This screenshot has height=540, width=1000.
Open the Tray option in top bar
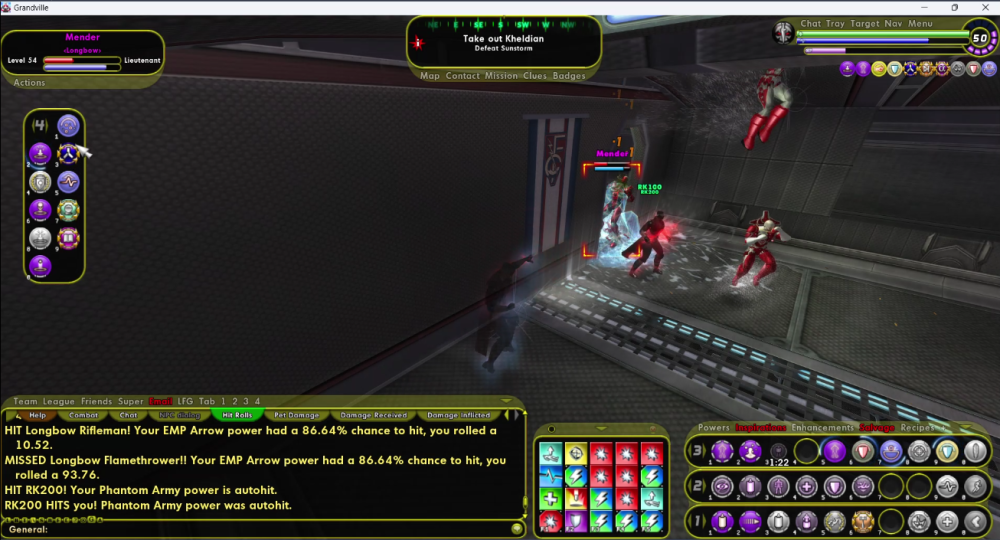pos(836,24)
